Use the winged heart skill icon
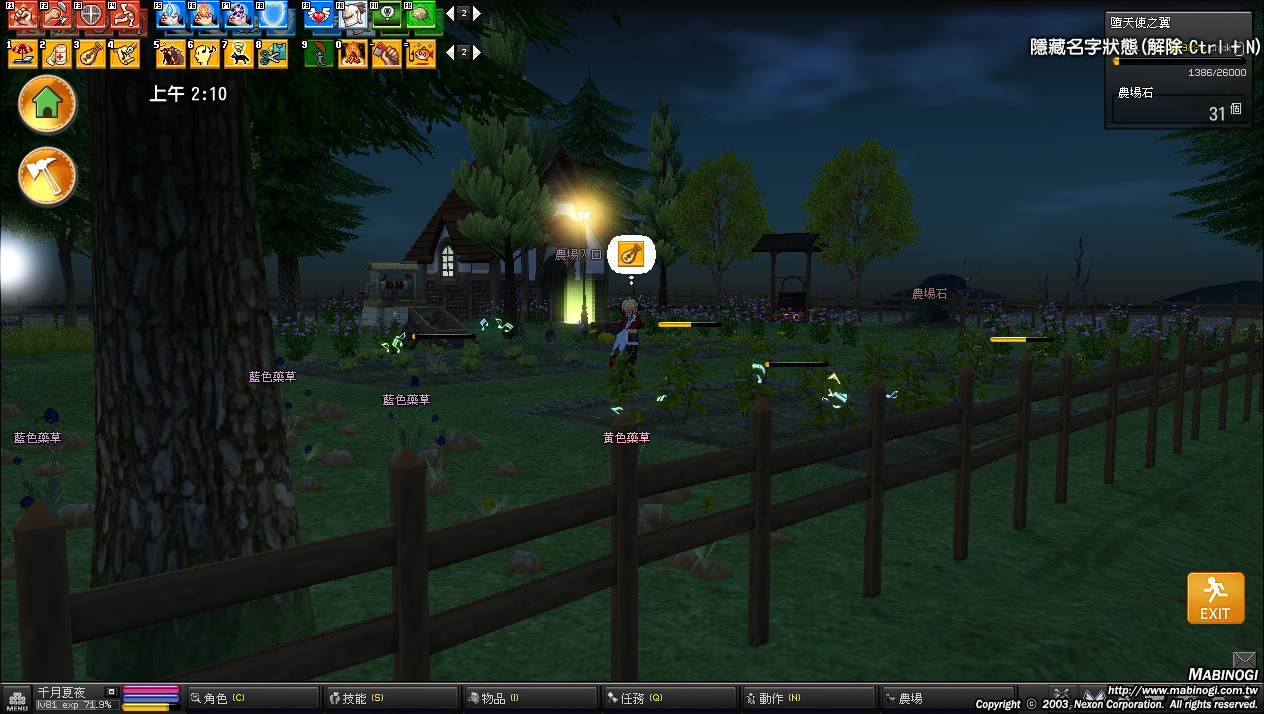The width and height of the screenshot is (1264, 714). pyautogui.click(x=320, y=16)
